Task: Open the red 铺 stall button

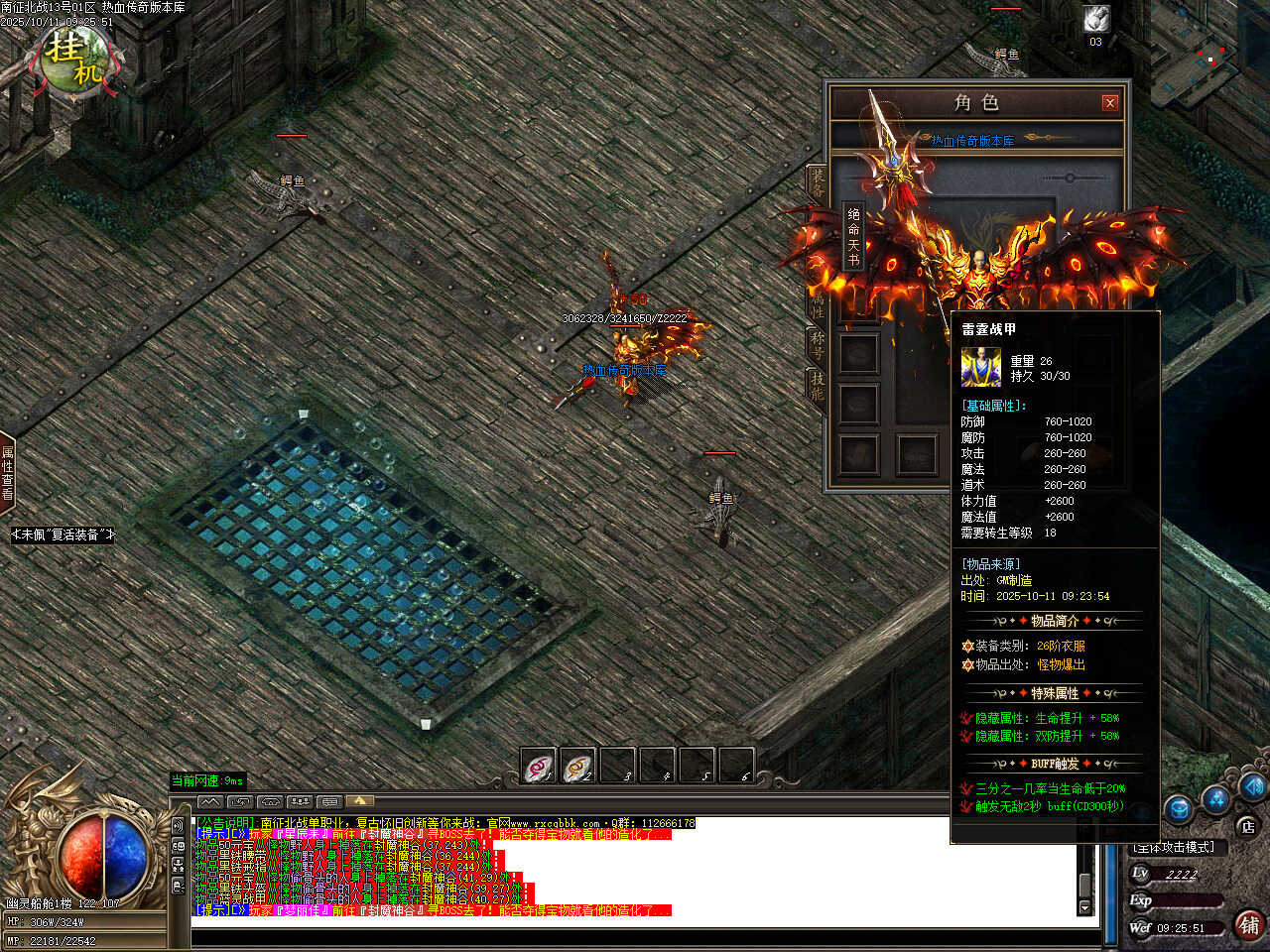Action: pyautogui.click(x=1249, y=925)
